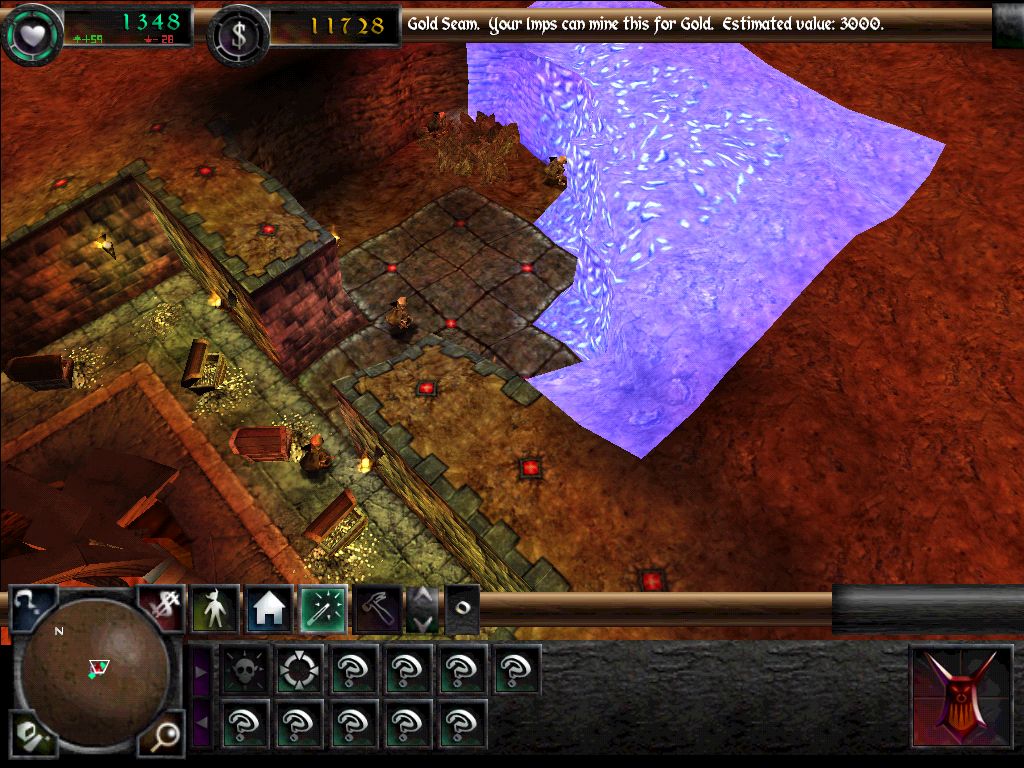Open the Creatures panel tab
This screenshot has width=1024, height=768.
click(x=215, y=608)
